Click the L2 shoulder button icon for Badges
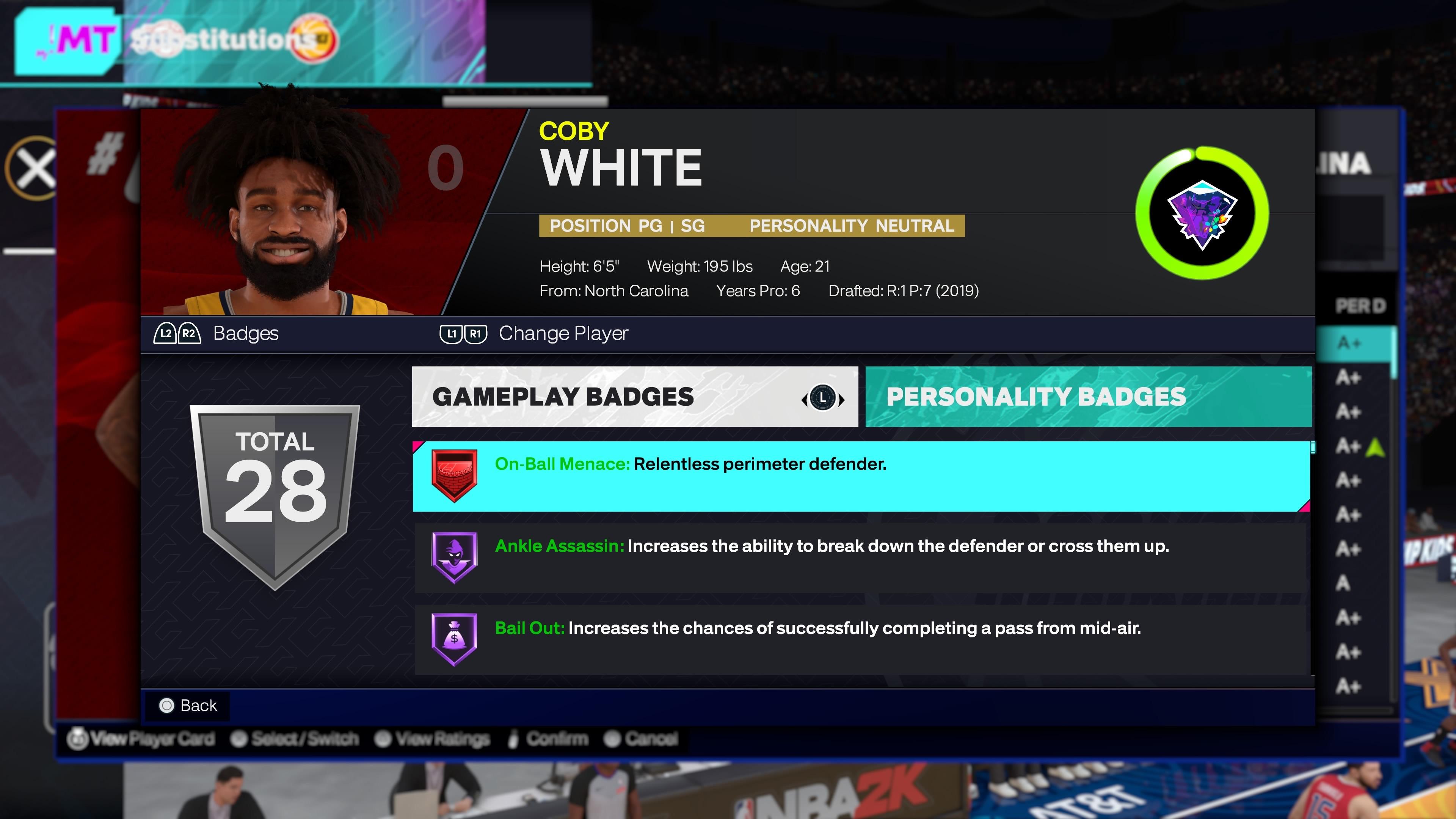 165,334
